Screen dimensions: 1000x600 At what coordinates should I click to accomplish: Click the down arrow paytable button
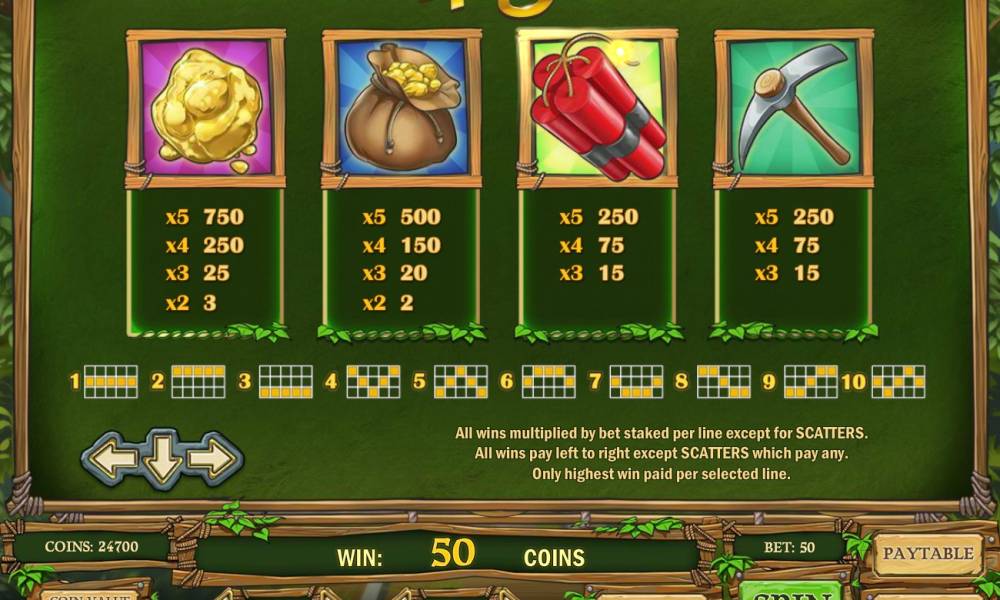pos(161,459)
